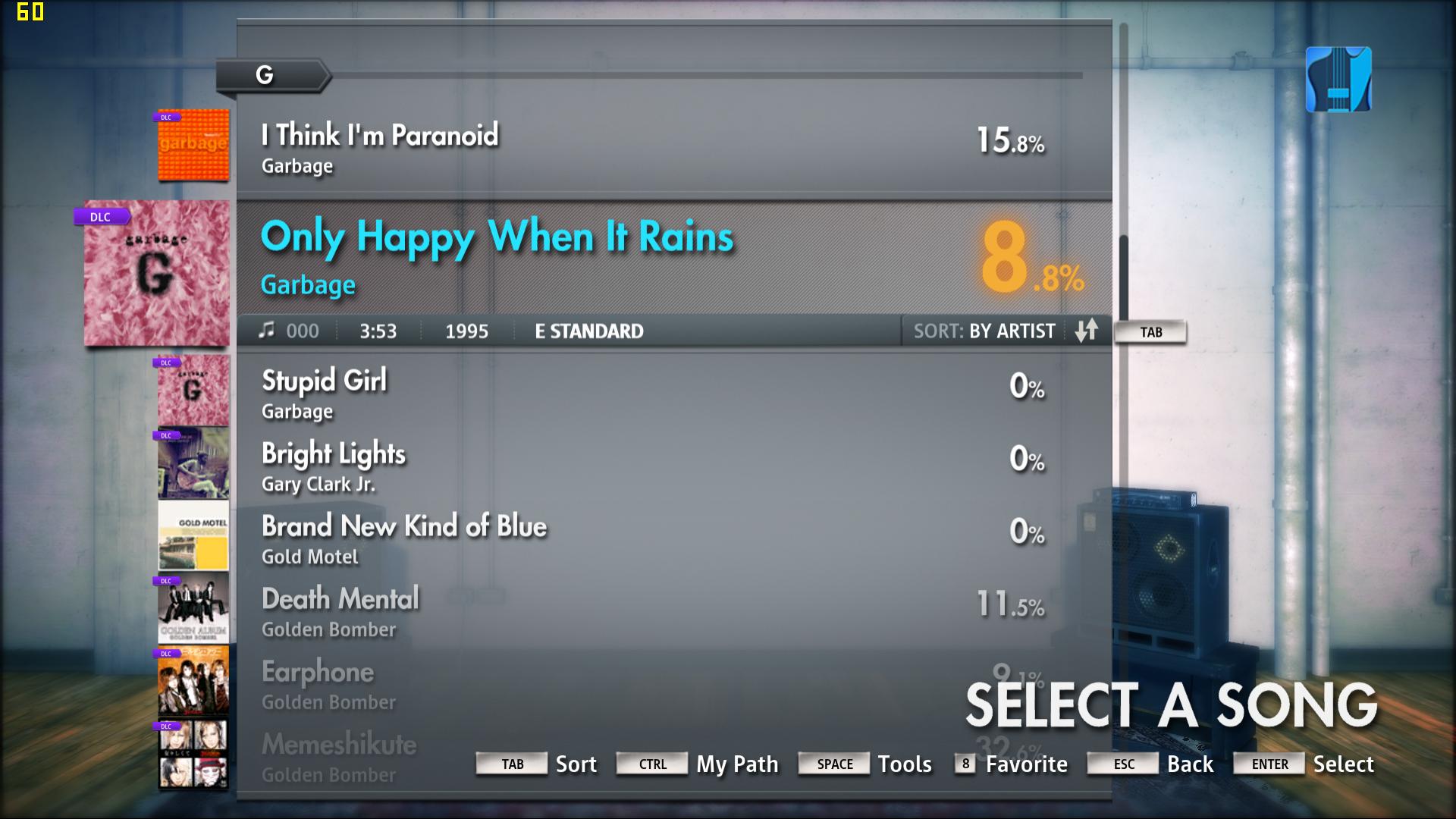The width and height of the screenshot is (1456, 819).
Task: Click the DLC badge on the pink album
Action: tap(101, 216)
